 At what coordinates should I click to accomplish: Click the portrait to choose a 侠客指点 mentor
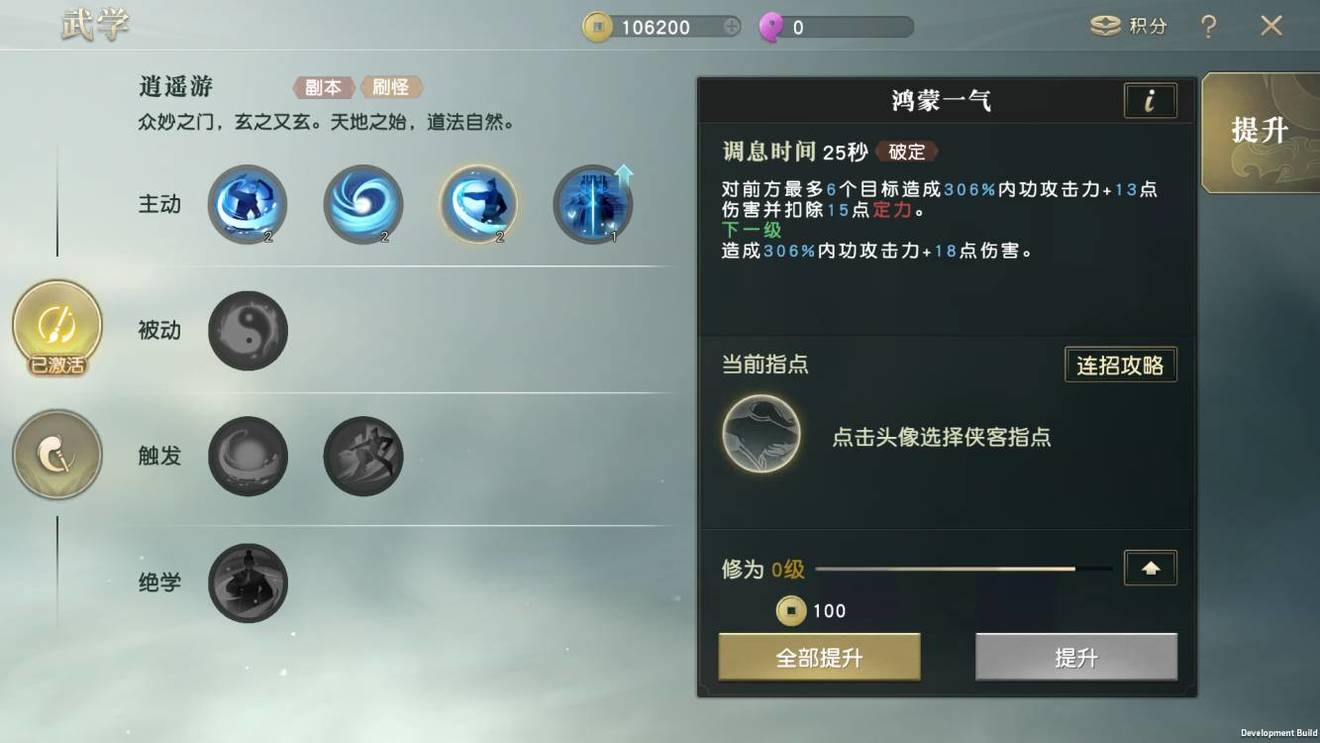(x=762, y=434)
